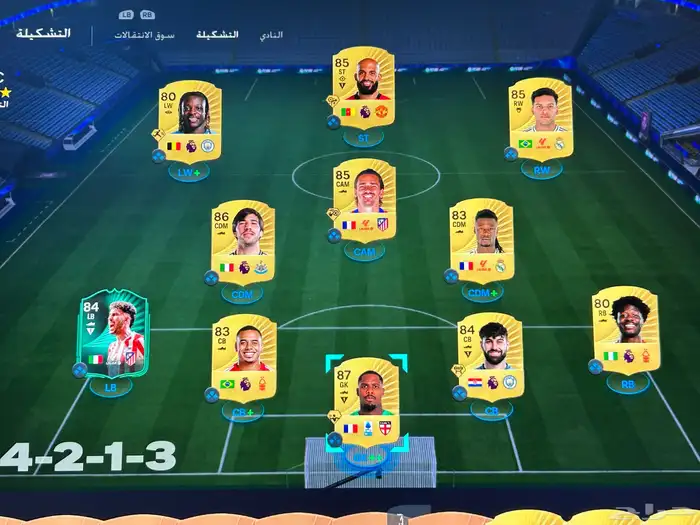Screen dimensions: 700x525
Task: Pick the 85-rated RW player card
Action: tap(541, 118)
